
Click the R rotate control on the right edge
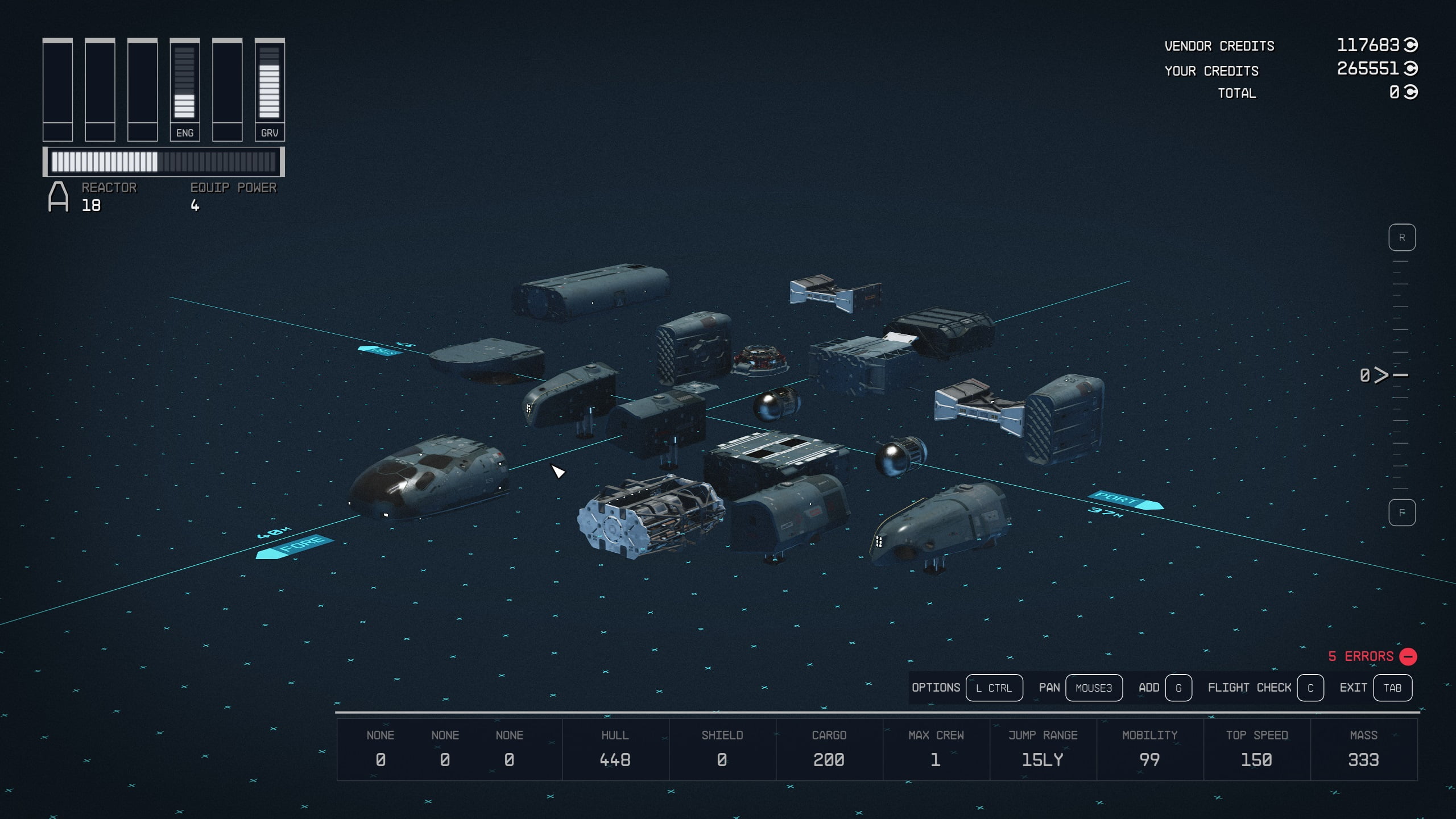[x=1403, y=237]
